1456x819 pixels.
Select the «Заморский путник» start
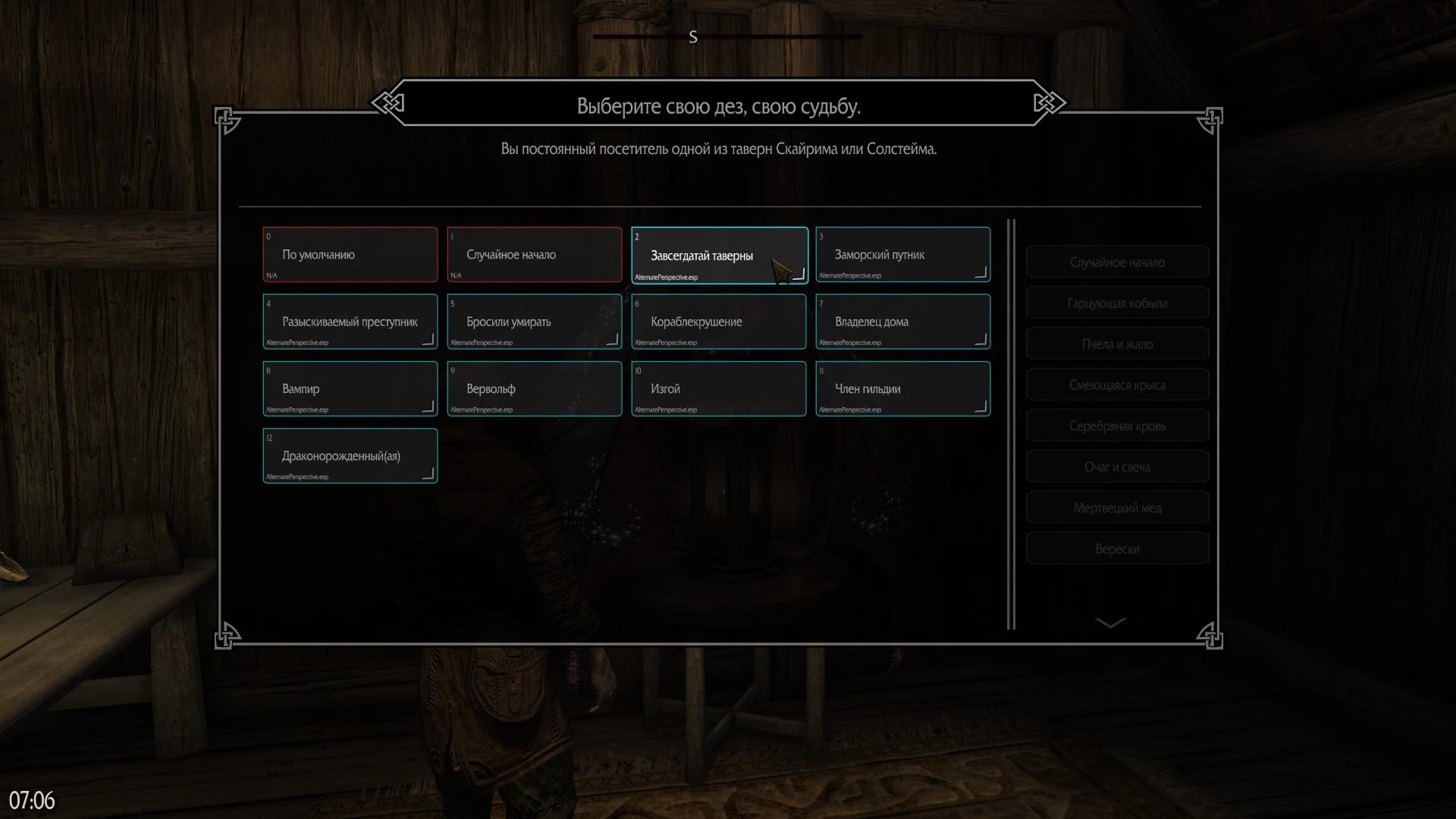(902, 255)
